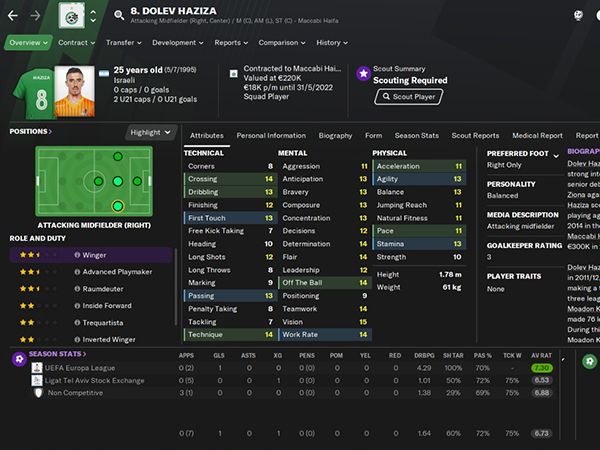This screenshot has width=600, height=450.
Task: Open the Overview dropdown menu
Action: [x=28, y=43]
